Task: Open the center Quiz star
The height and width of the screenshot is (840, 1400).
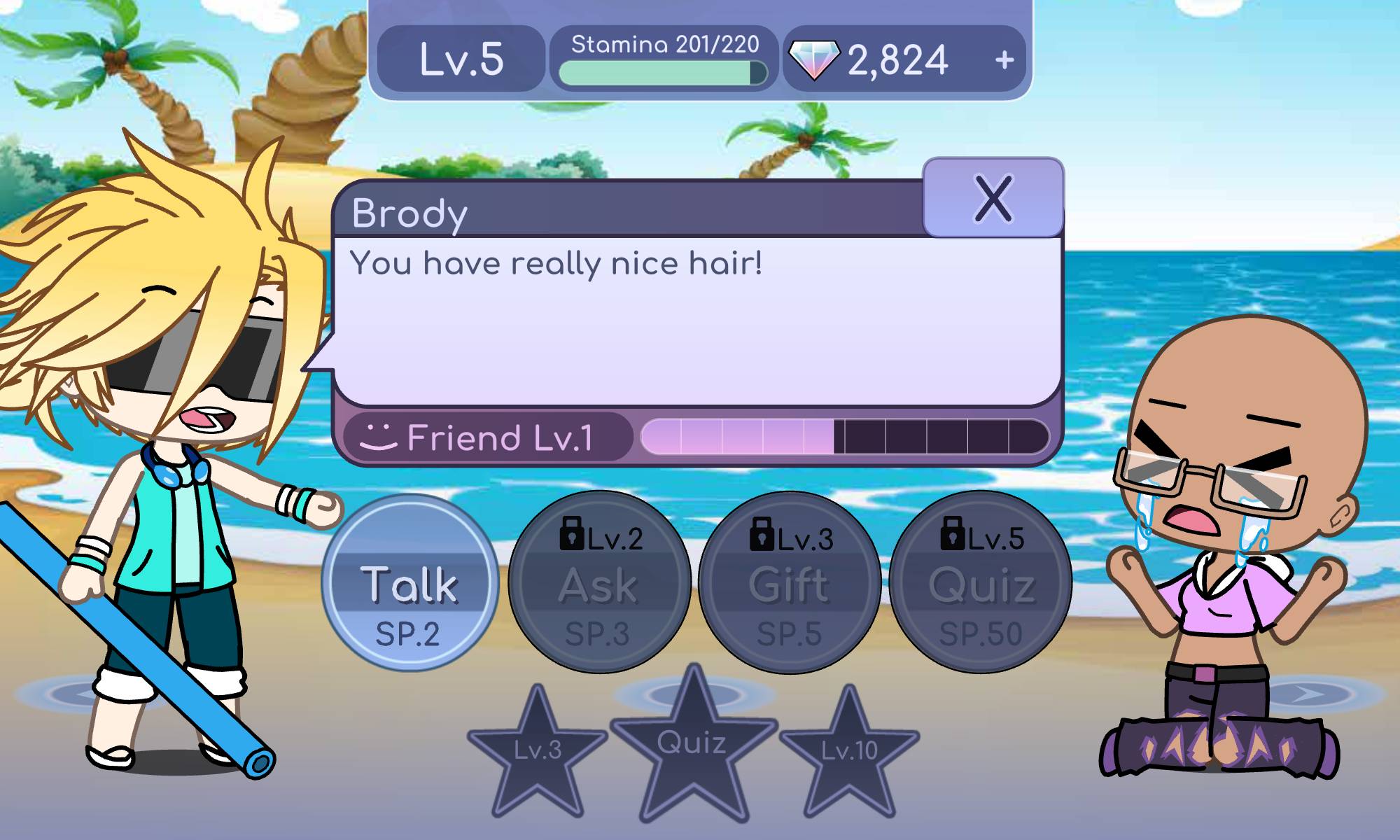Action: click(x=692, y=745)
